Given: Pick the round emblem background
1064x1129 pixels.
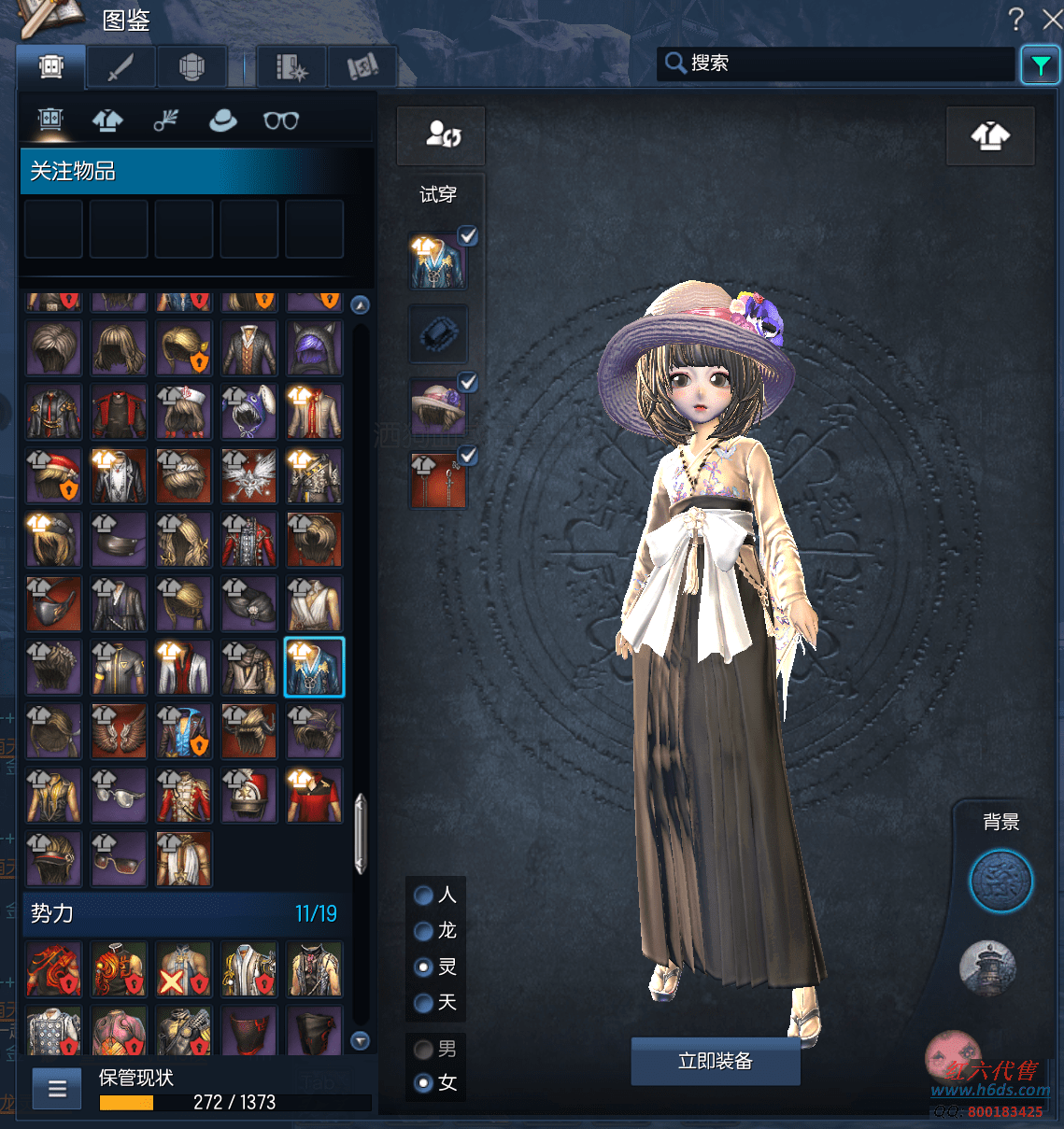Looking at the screenshot, I should (x=1000, y=881).
